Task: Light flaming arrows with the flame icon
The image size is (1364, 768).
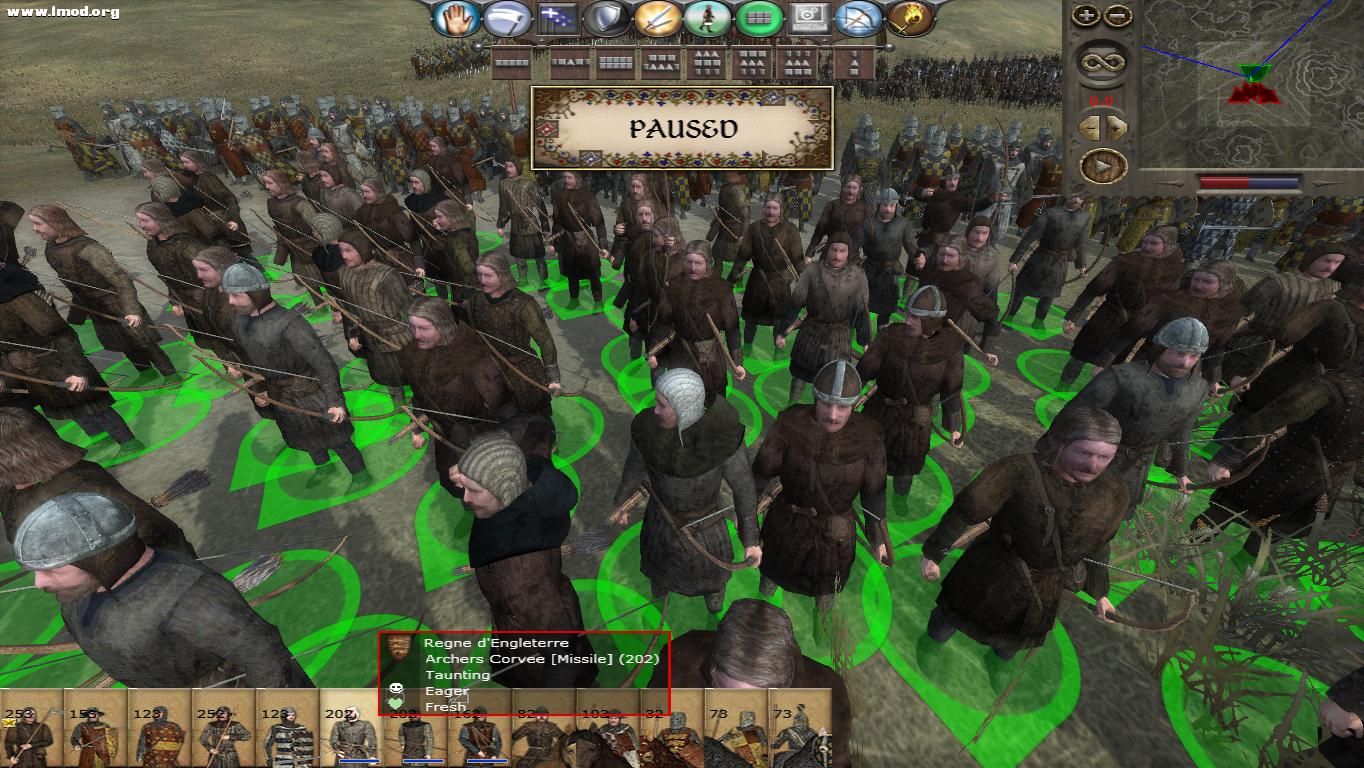Action: pos(911,20)
